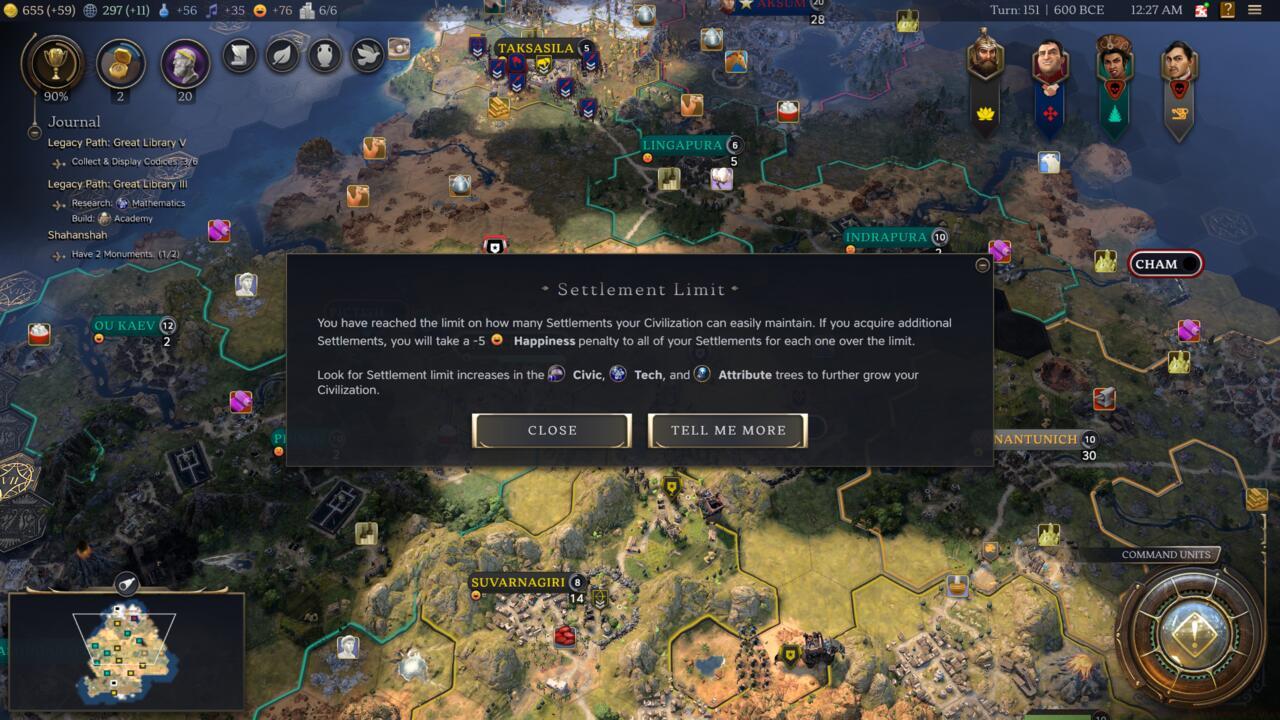
Task: Check the happiness smiley face icon
Action: 261,13
